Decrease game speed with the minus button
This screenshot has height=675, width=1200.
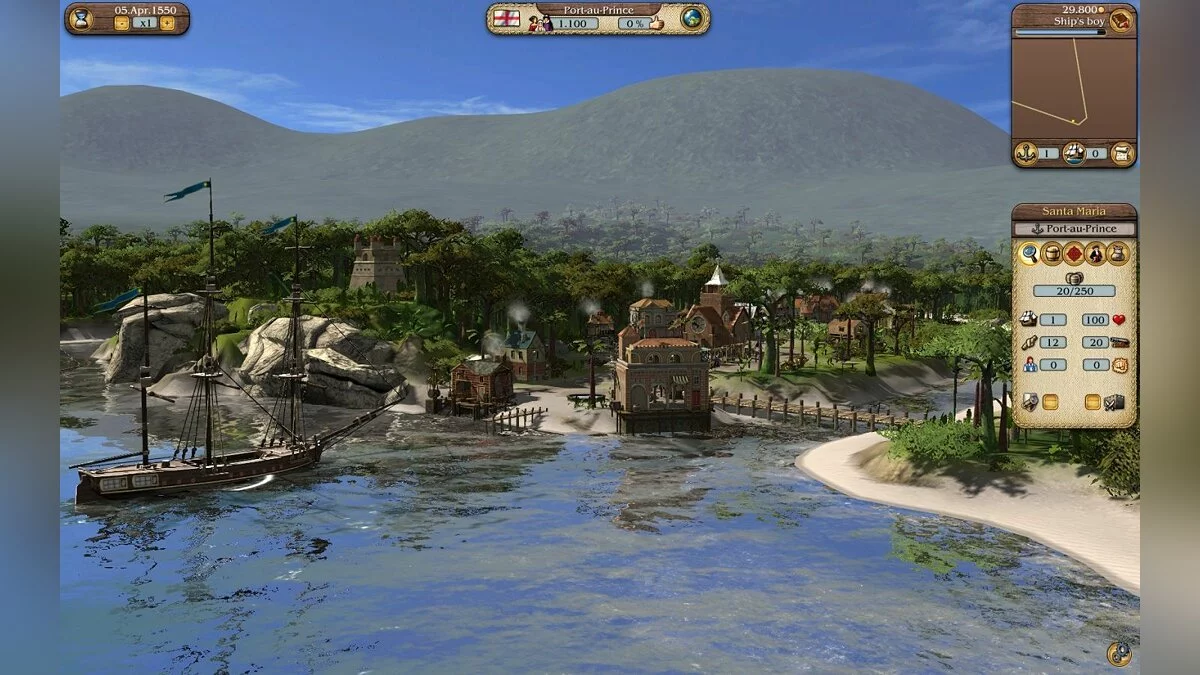(x=121, y=23)
